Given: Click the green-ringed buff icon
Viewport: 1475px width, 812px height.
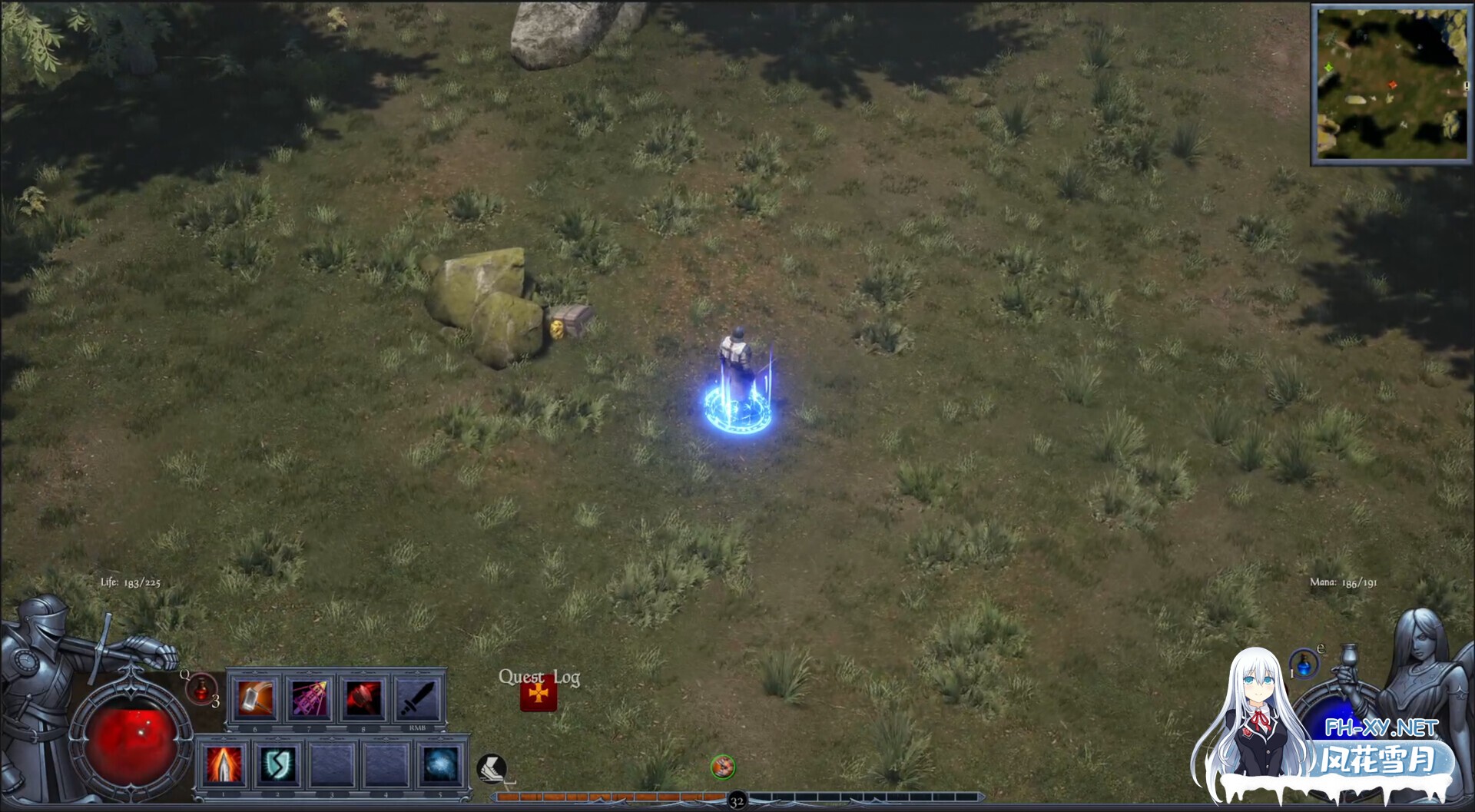Looking at the screenshot, I should pyautogui.click(x=722, y=766).
